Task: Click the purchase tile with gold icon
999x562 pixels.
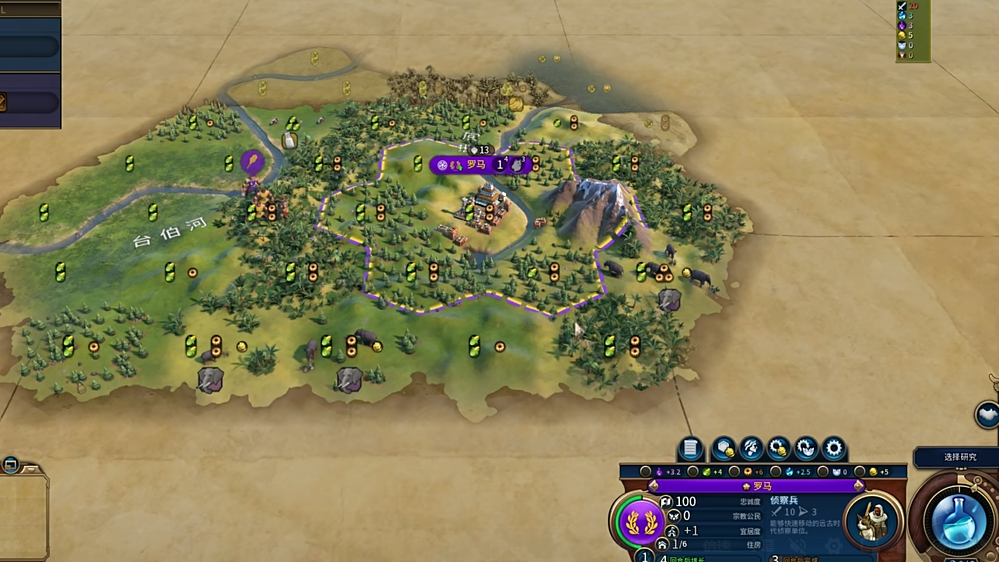Action: point(724,449)
